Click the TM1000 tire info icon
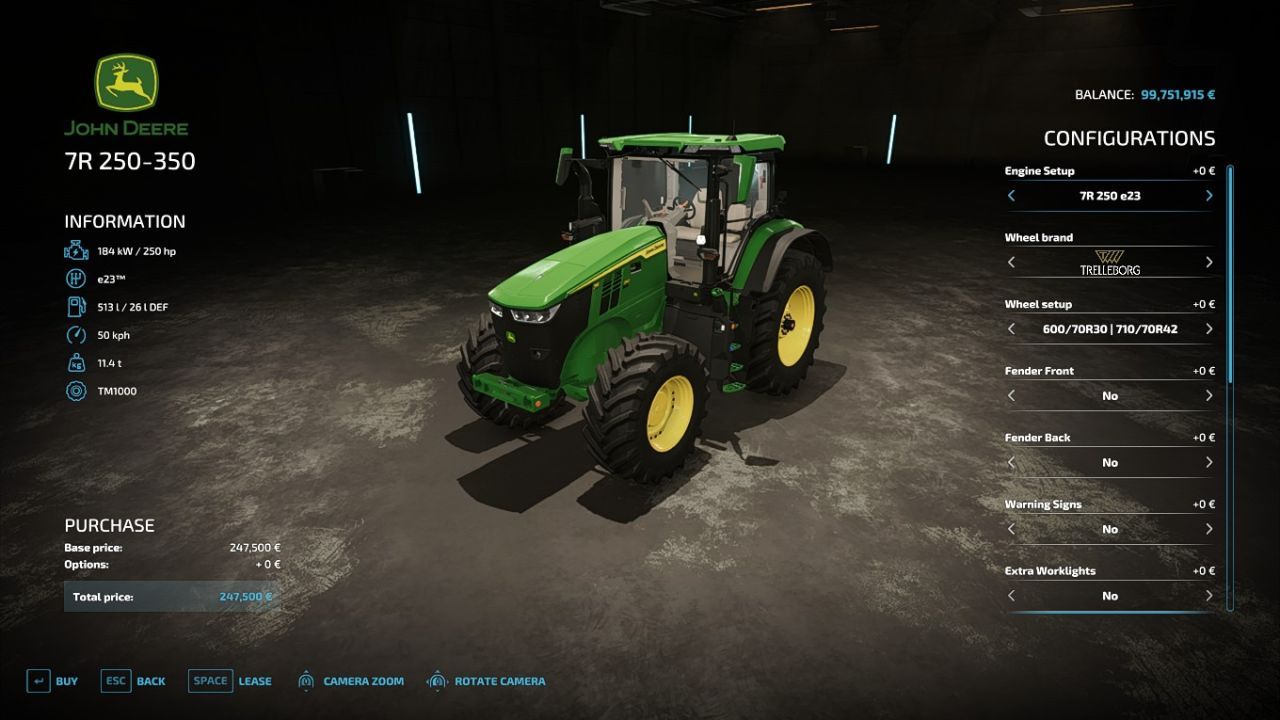Viewport: 1280px width, 720px height. [76, 391]
